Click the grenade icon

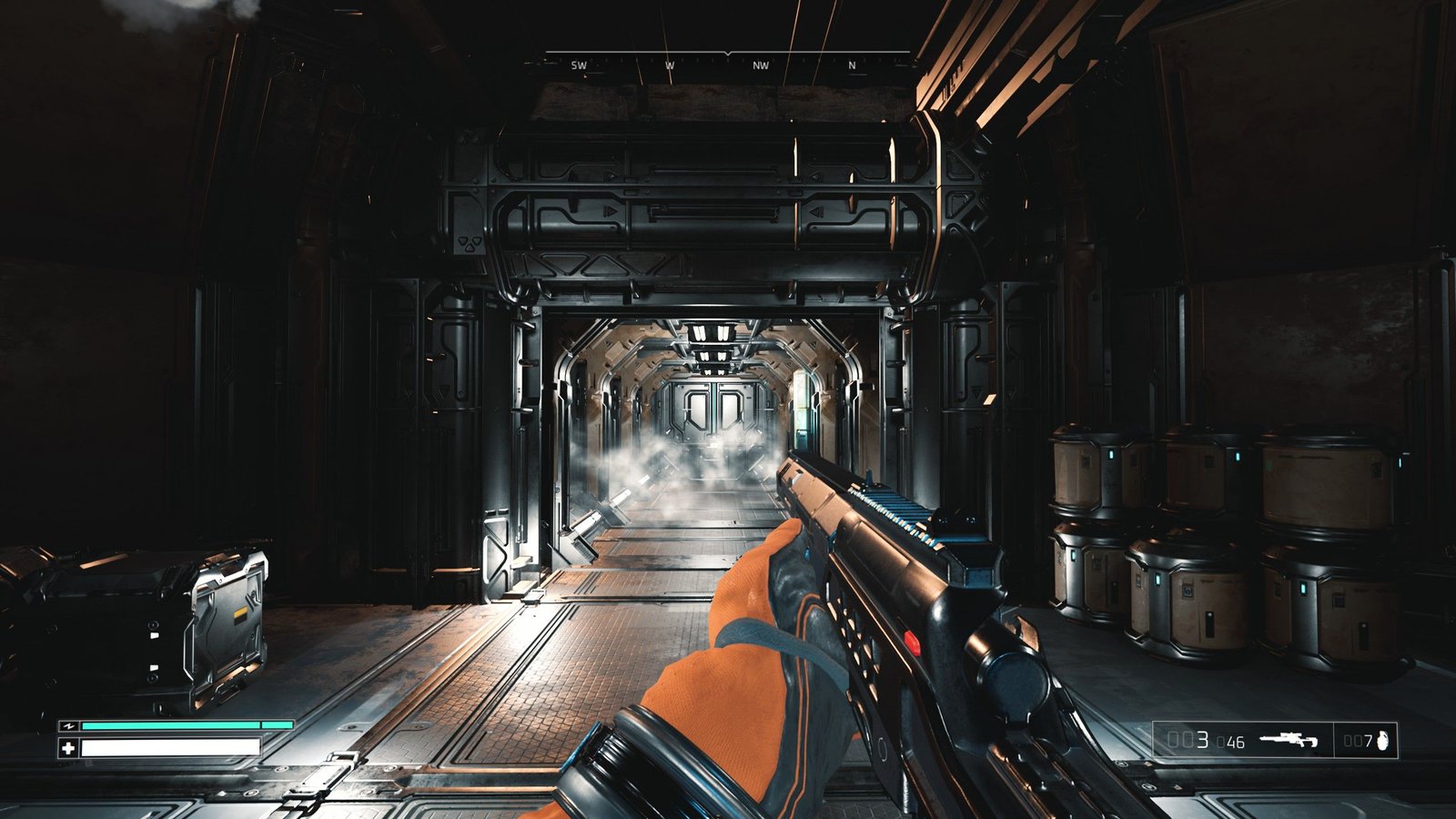tap(1384, 741)
